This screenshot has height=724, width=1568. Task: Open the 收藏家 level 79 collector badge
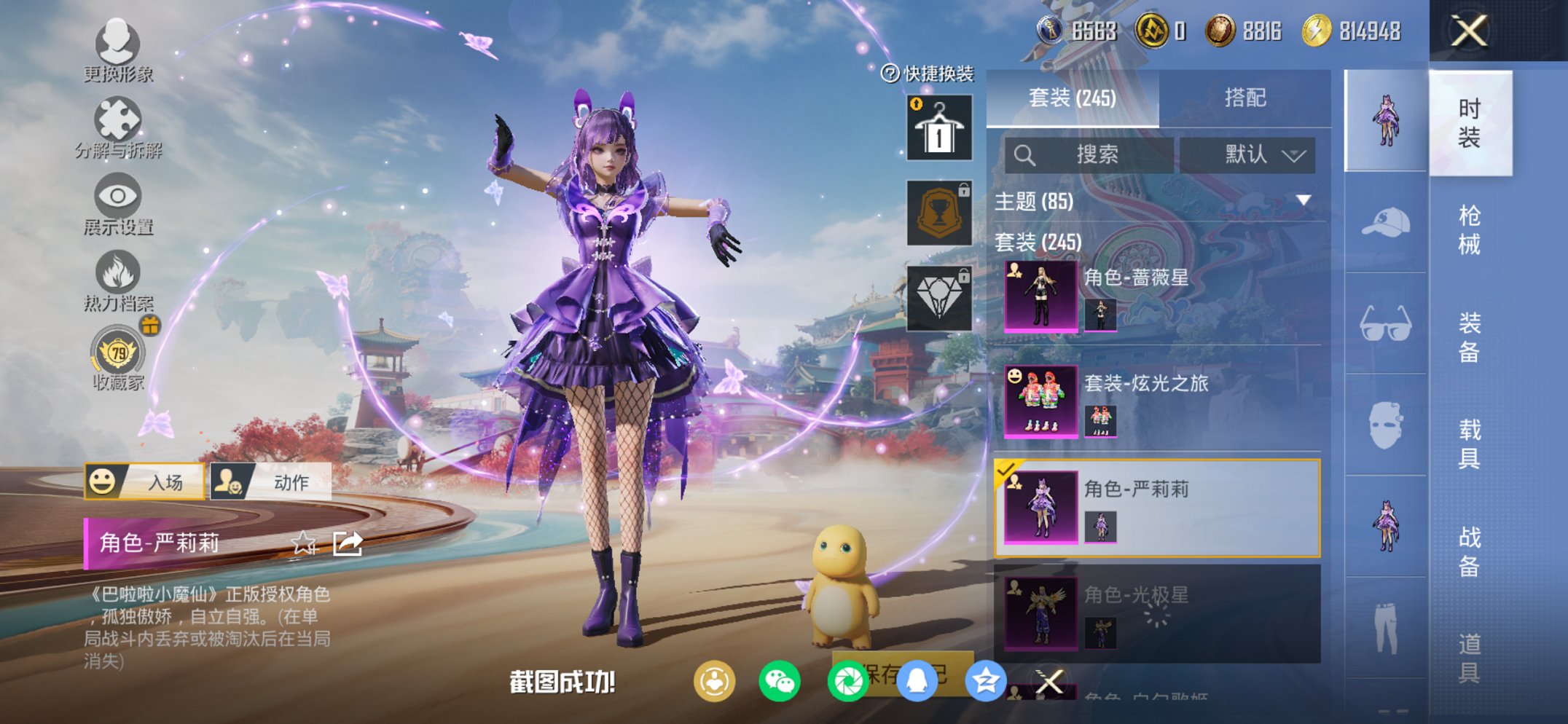click(x=117, y=355)
